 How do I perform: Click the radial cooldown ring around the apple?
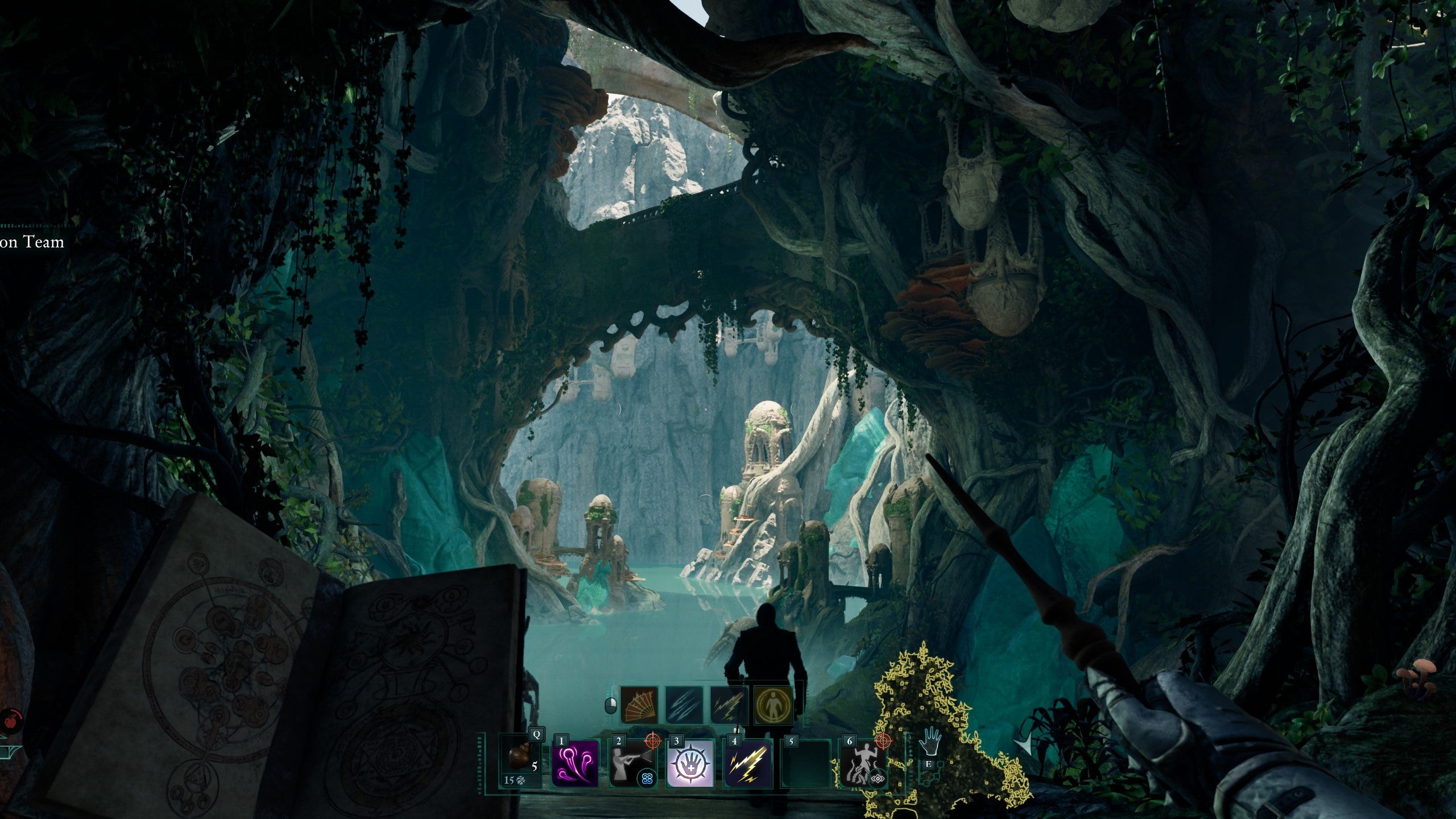click(18, 714)
